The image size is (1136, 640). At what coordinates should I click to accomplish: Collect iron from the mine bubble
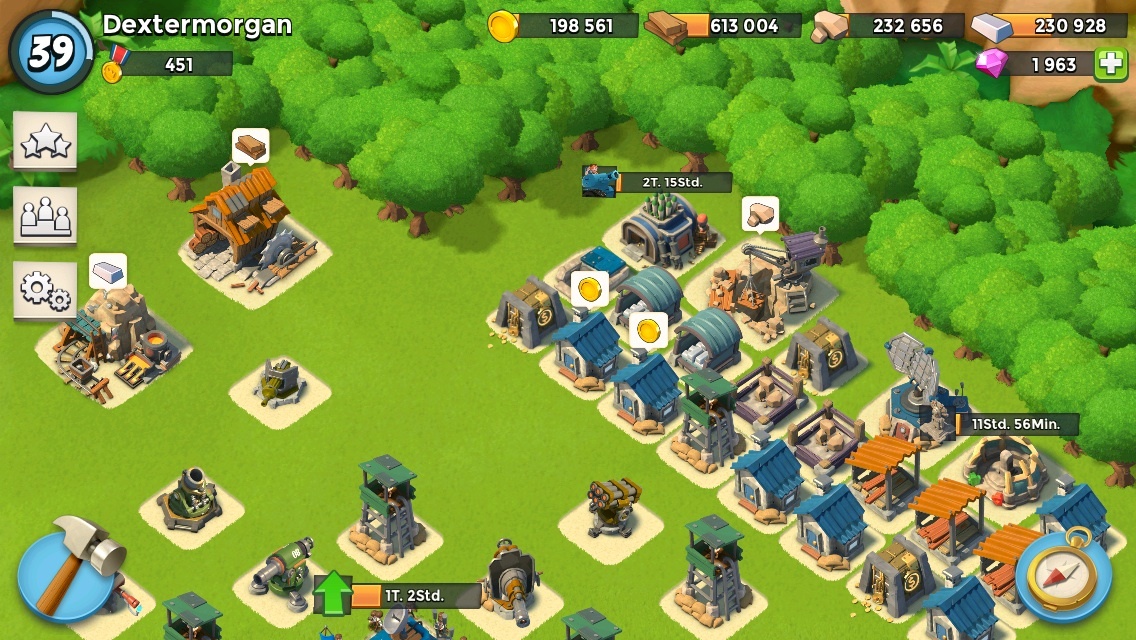pos(108,271)
